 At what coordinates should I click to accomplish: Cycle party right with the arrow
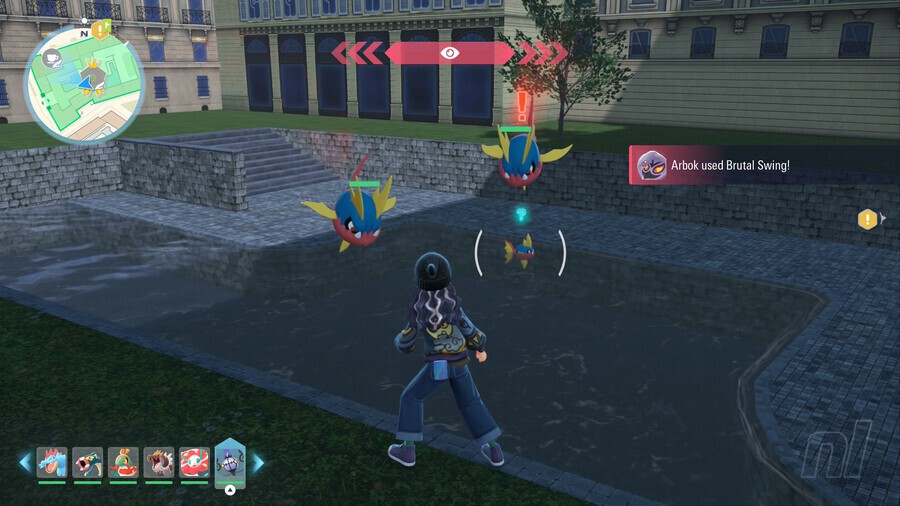(258, 462)
